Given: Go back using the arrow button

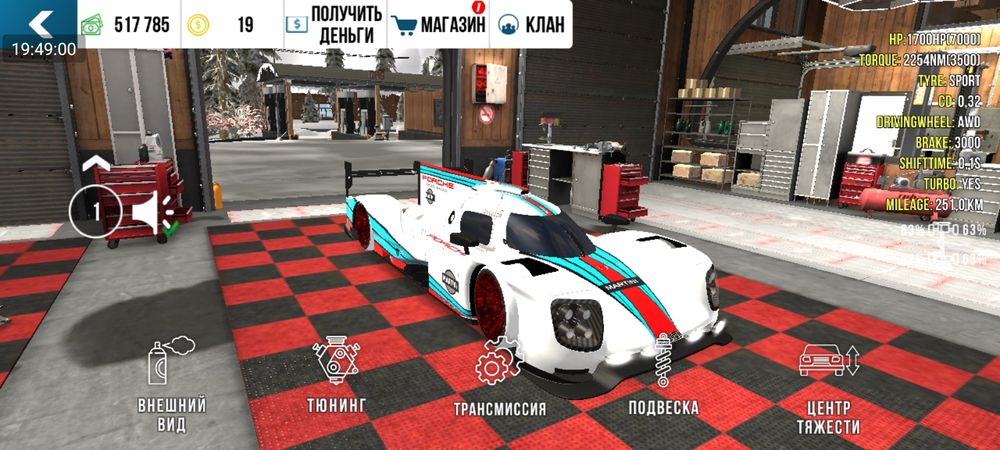Looking at the screenshot, I should (x=40, y=22).
